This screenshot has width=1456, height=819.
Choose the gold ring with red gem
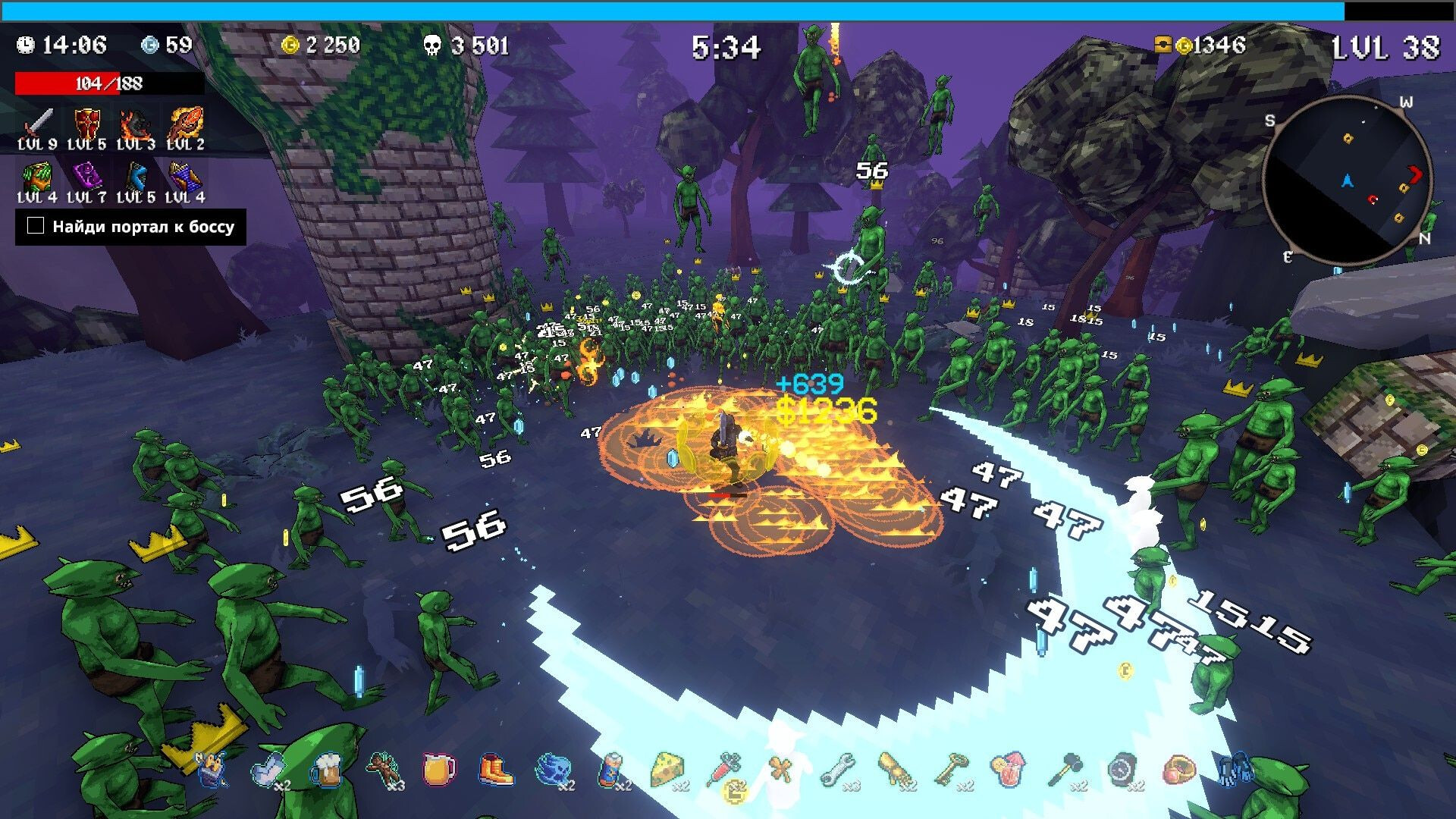1178,770
